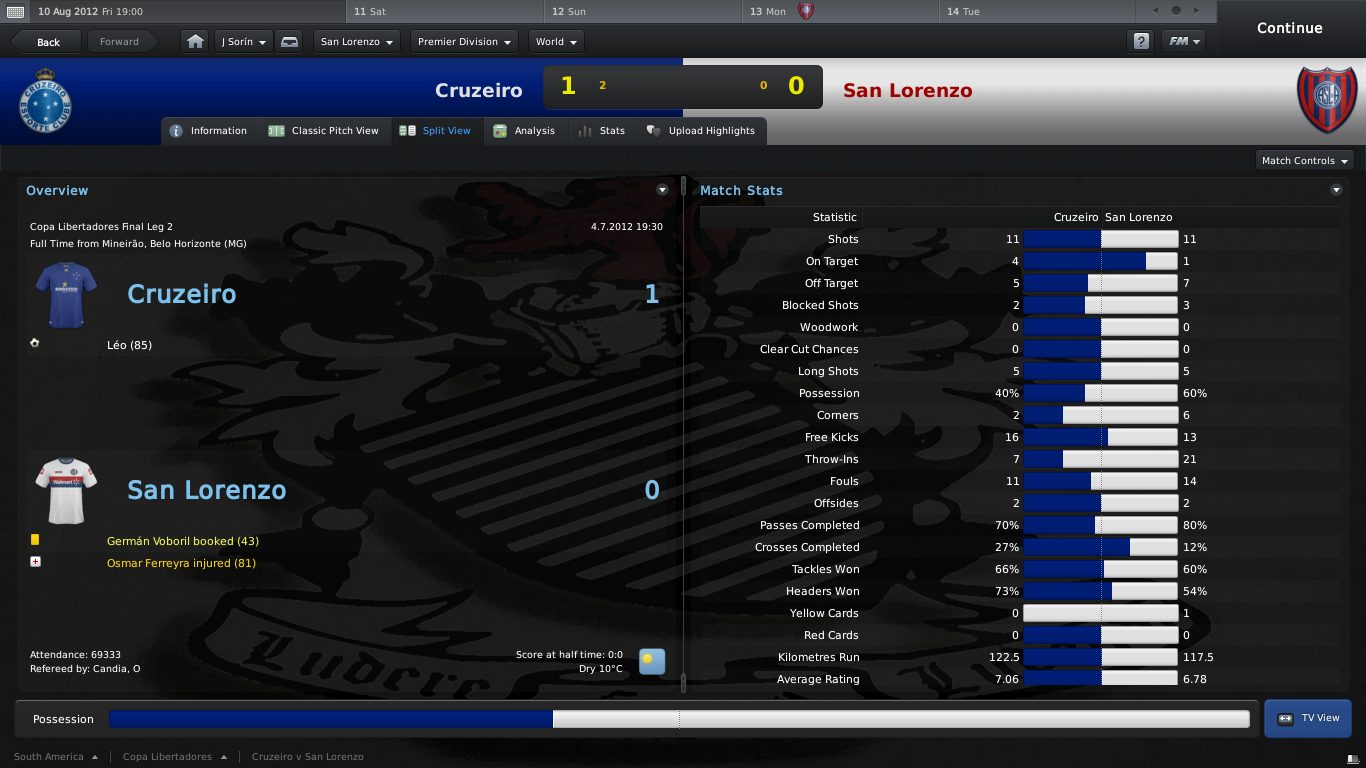Image resolution: width=1366 pixels, height=768 pixels.
Task: Open the home screen icon
Action: tap(195, 42)
